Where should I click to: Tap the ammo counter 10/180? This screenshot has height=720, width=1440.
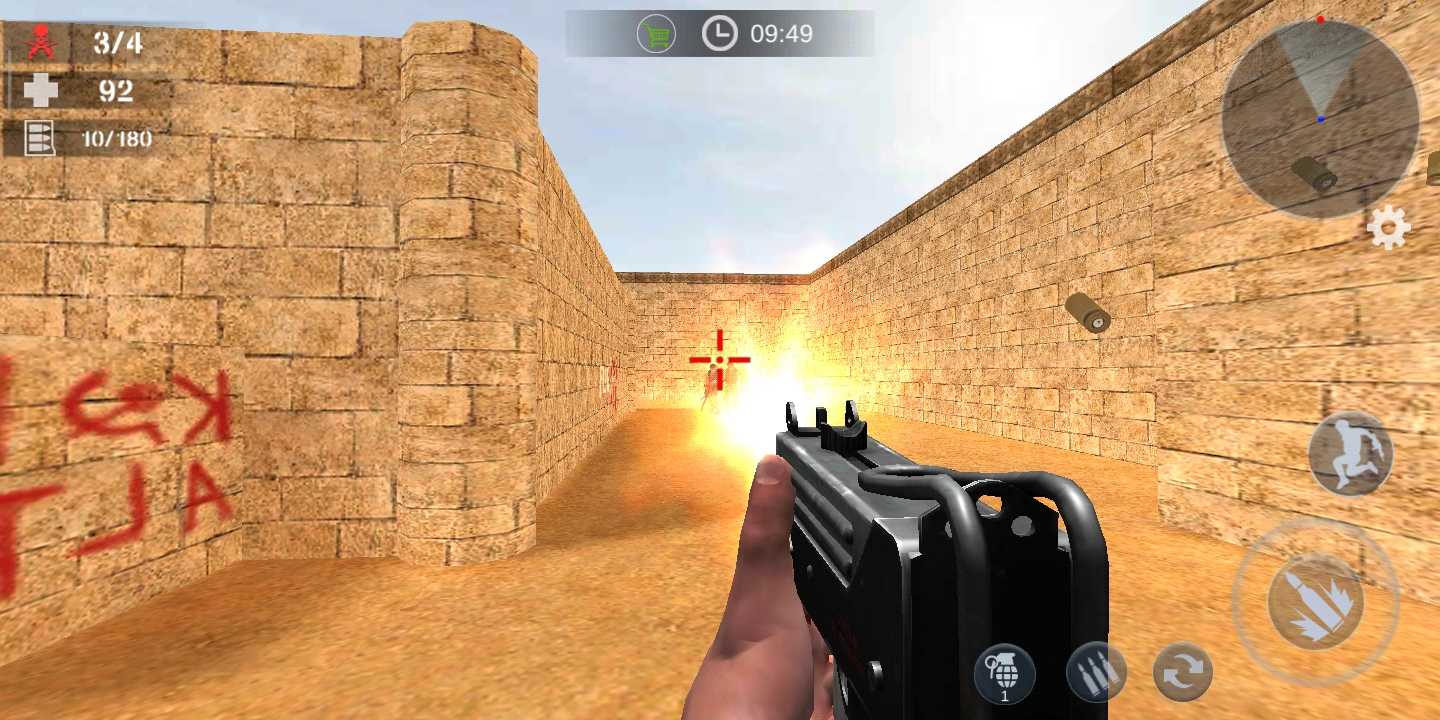coord(118,139)
